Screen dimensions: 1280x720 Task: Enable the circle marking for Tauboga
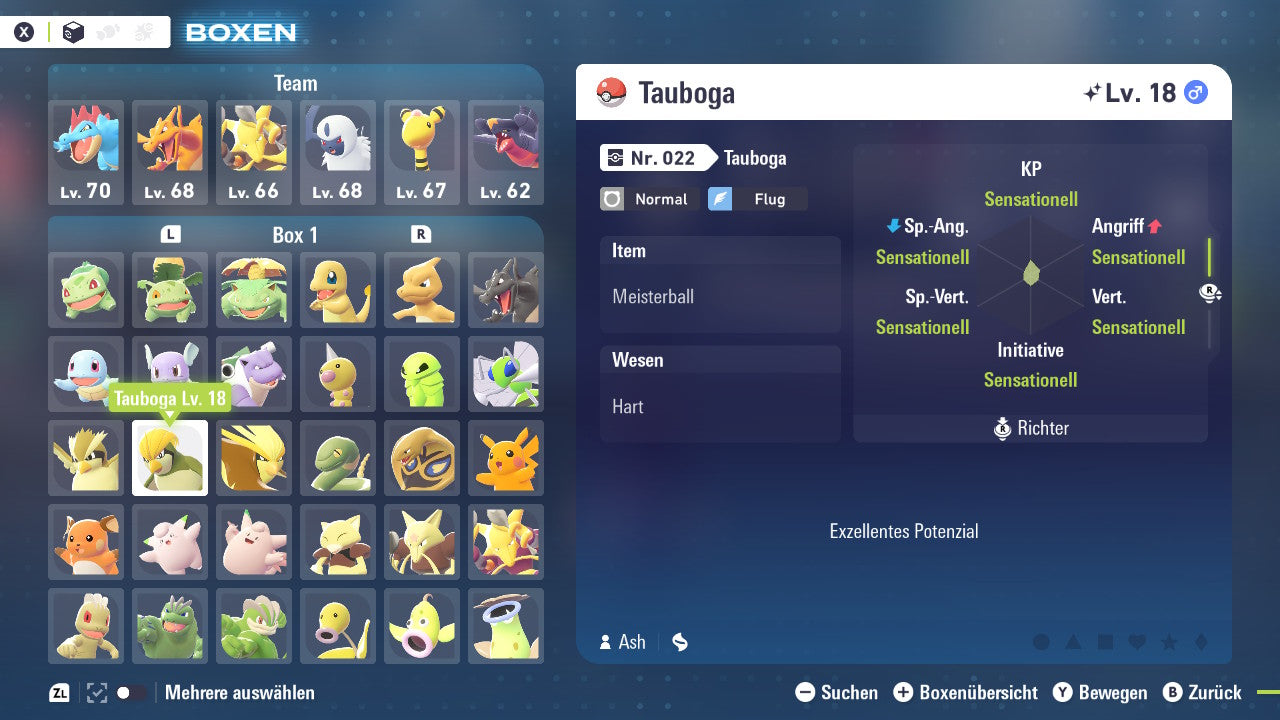1041,640
